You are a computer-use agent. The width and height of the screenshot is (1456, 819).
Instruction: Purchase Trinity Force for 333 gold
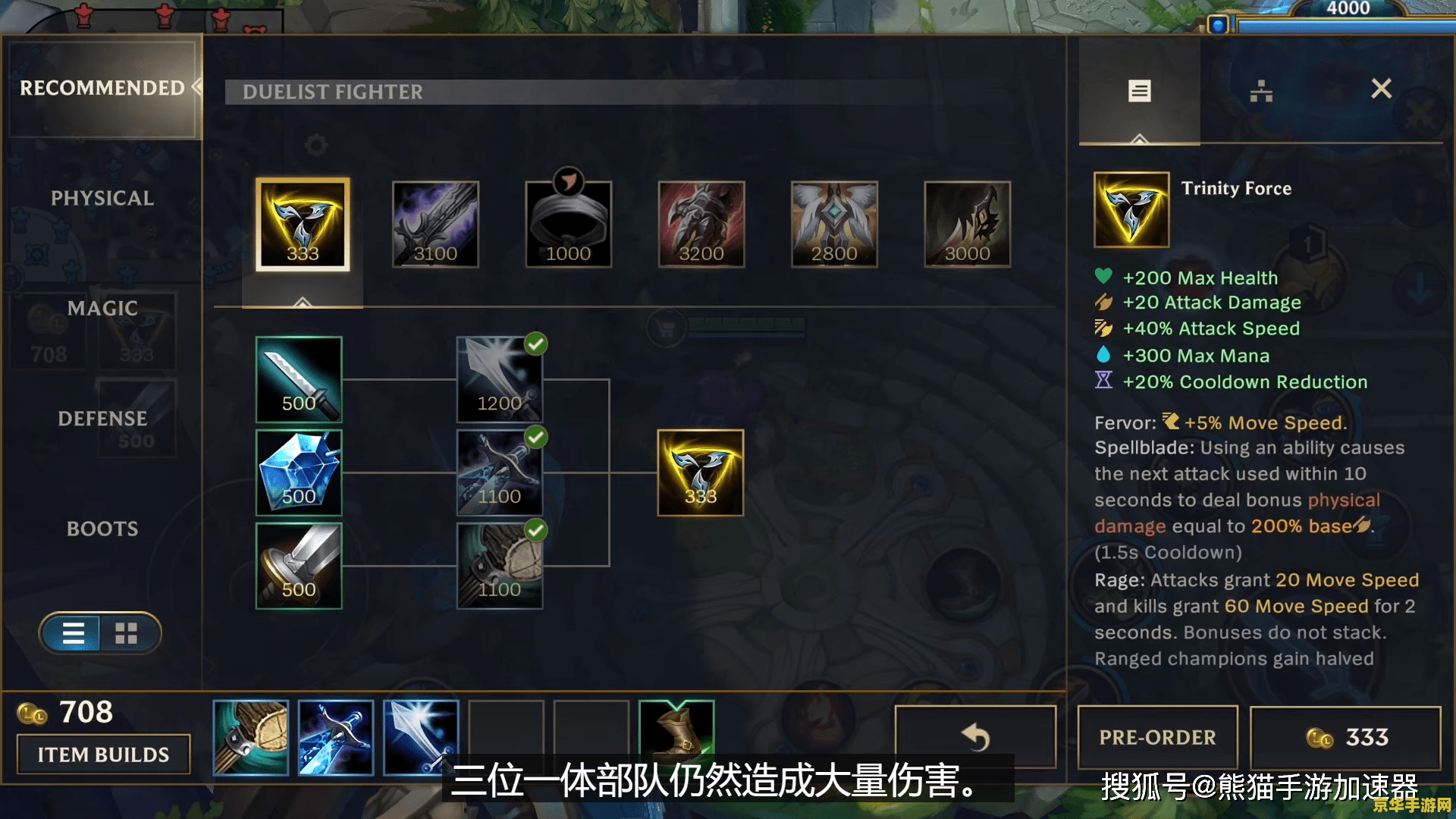pyautogui.click(x=1345, y=736)
